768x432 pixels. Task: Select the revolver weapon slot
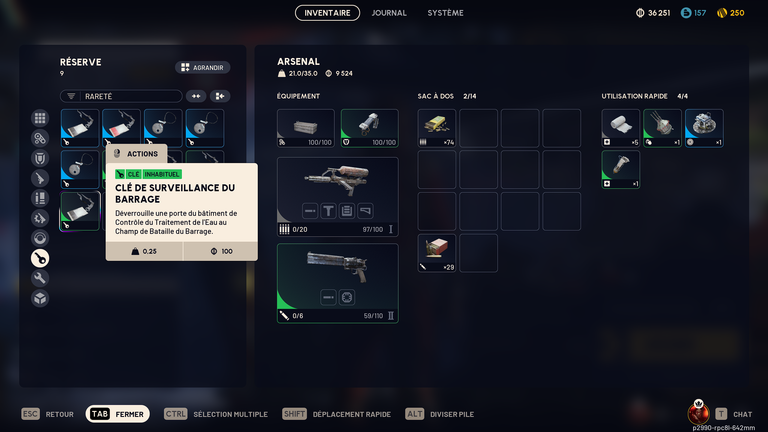click(x=337, y=283)
